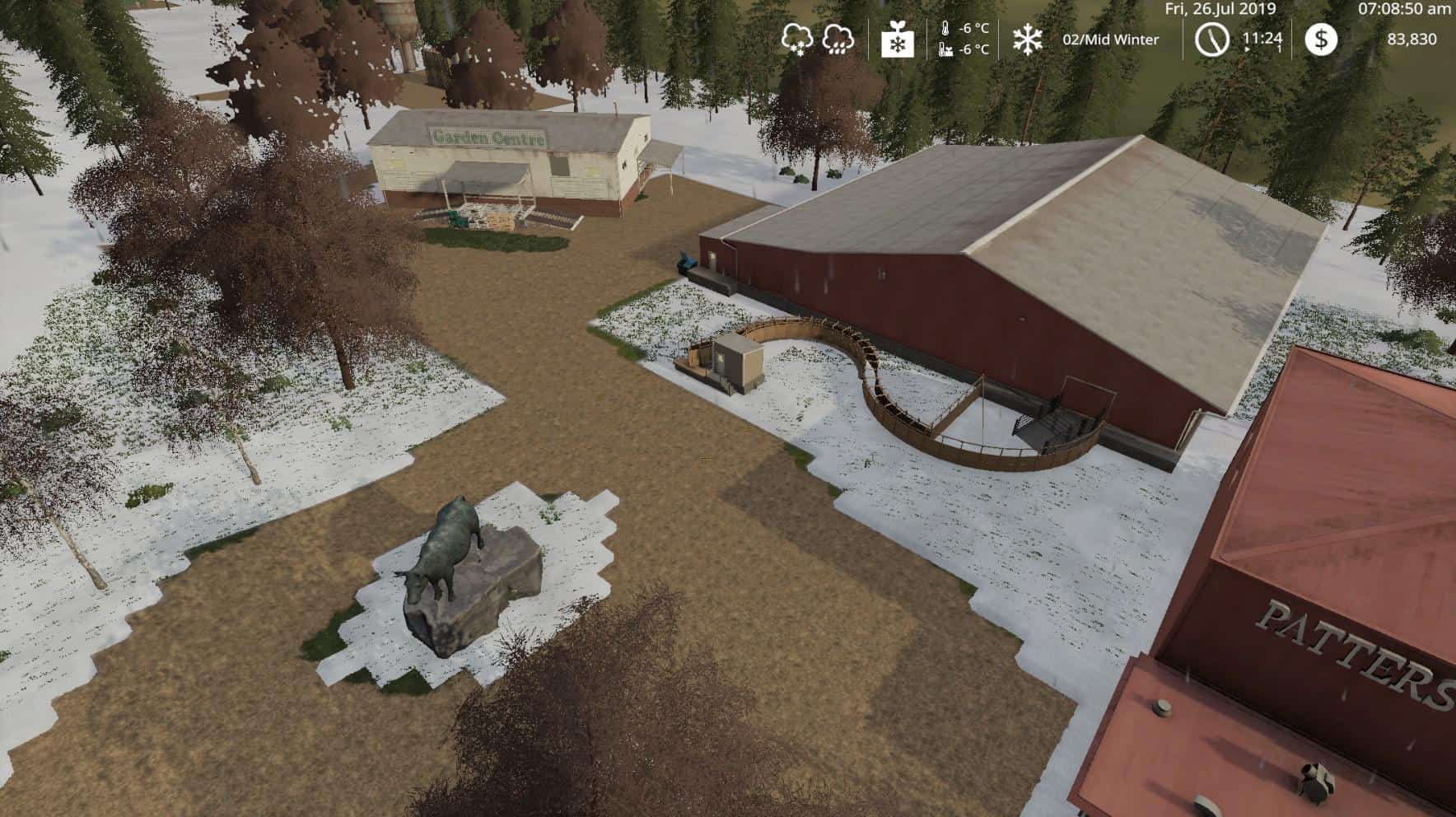The height and width of the screenshot is (817, 1456).
Task: Click the snow cloud weather icon
Action: point(797,39)
